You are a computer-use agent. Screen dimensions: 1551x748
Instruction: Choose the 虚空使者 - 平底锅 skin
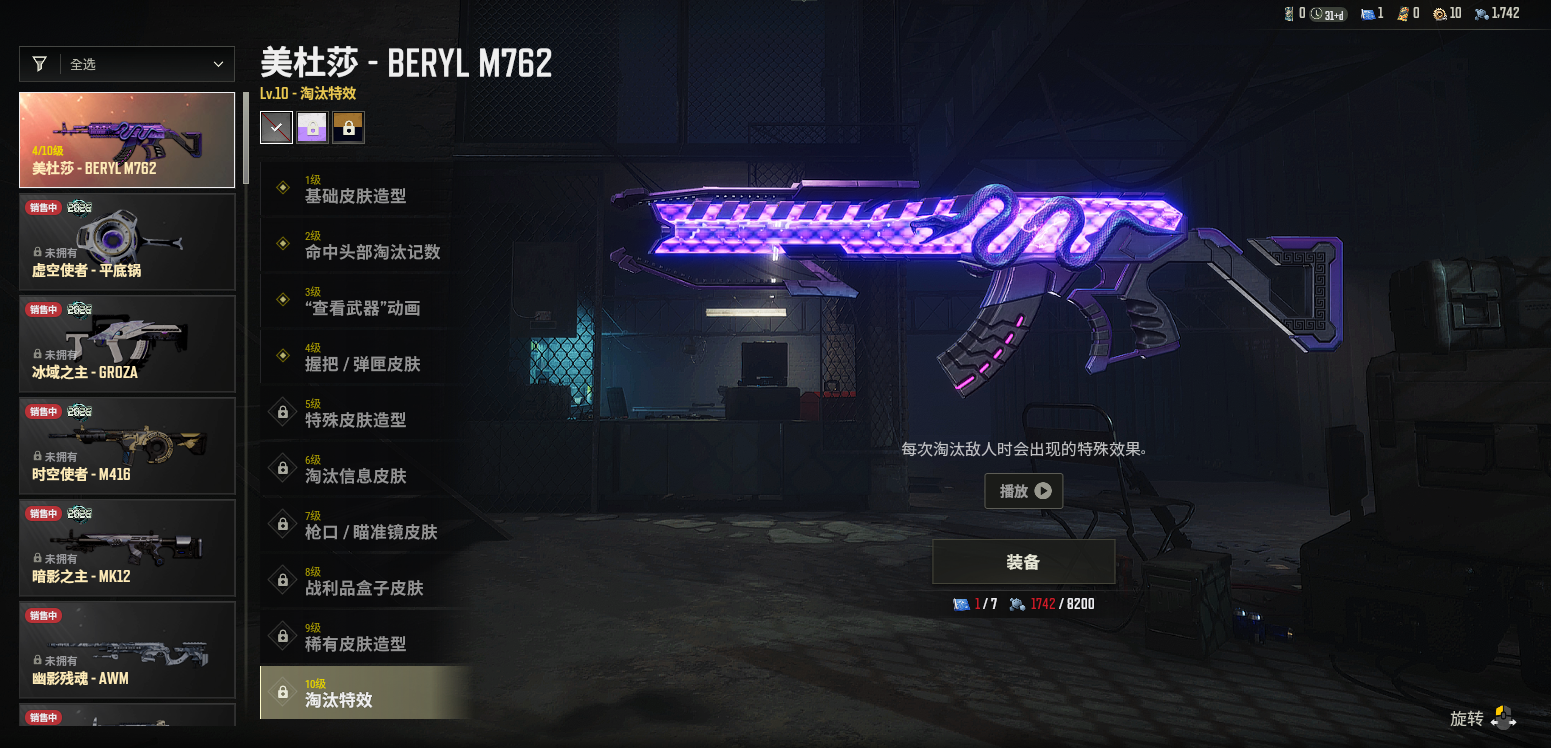point(127,242)
